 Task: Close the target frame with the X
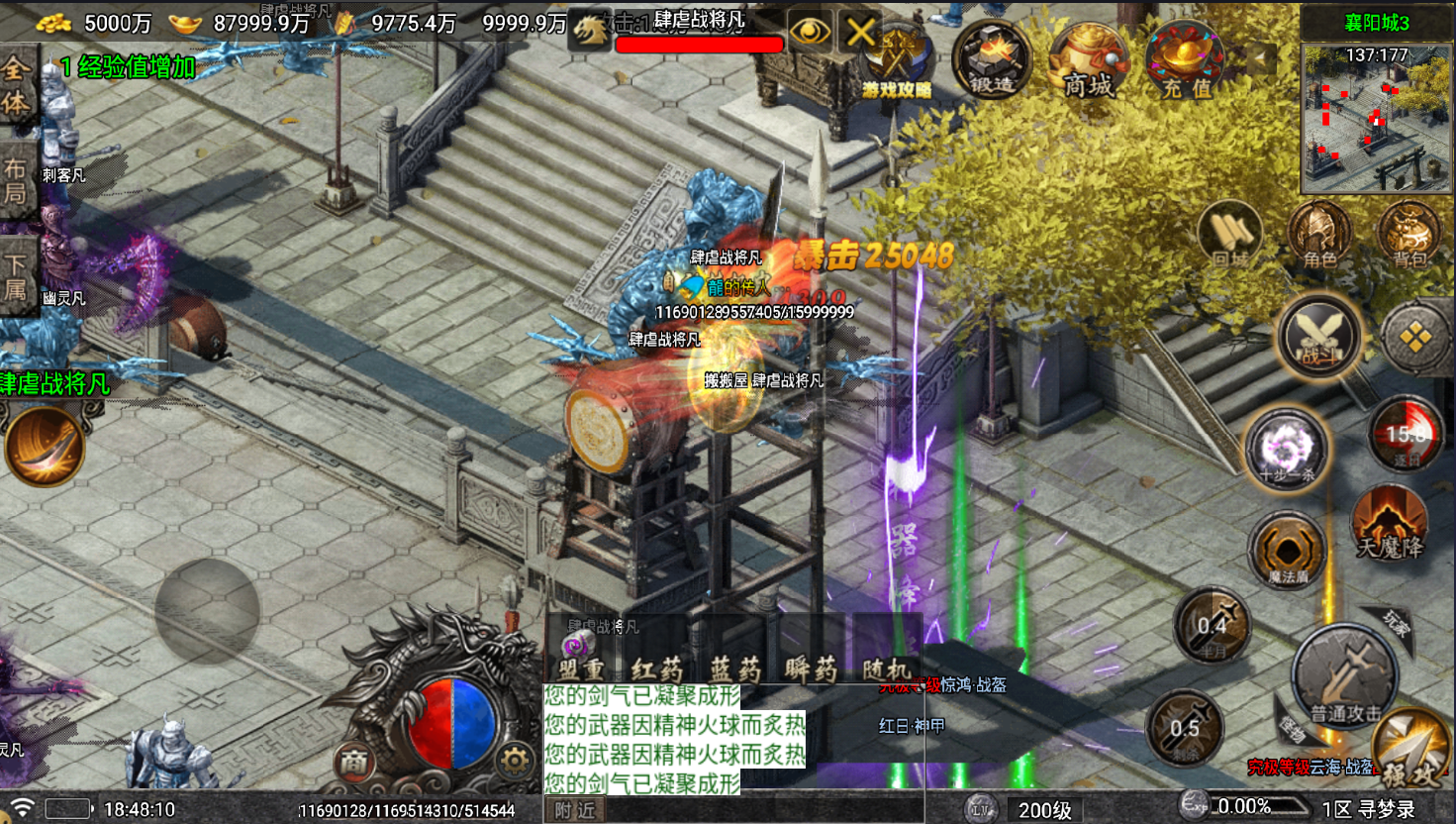pos(860,32)
